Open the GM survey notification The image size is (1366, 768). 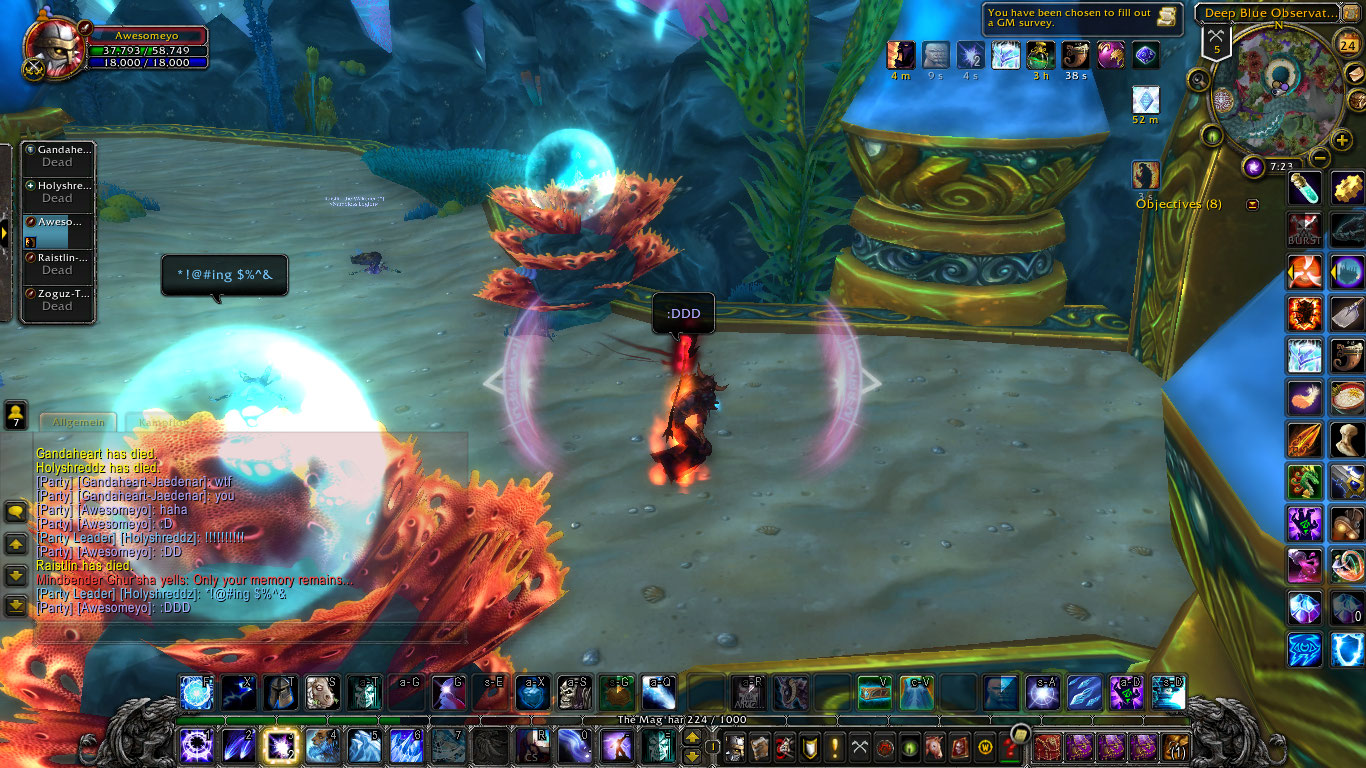pyautogui.click(x=1082, y=18)
